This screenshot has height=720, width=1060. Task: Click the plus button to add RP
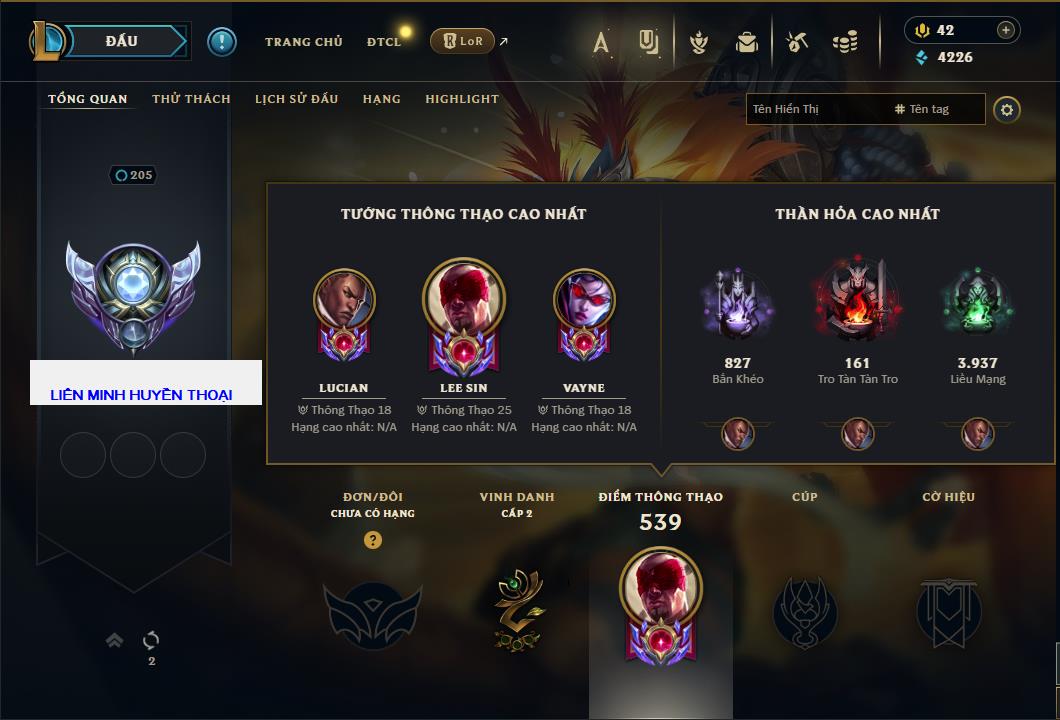pyautogui.click(x=1006, y=30)
